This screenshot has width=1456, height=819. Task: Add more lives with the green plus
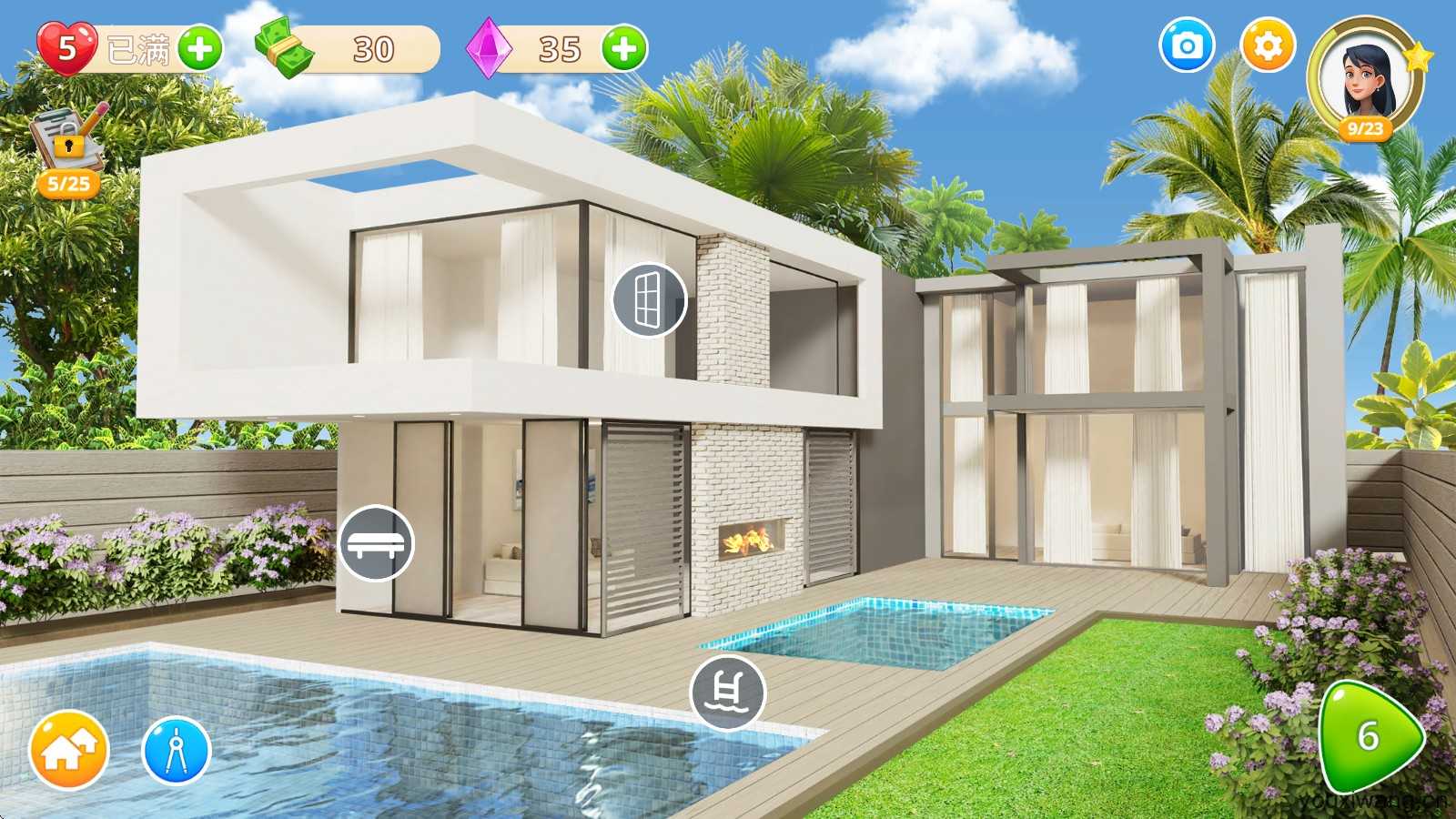[x=200, y=49]
